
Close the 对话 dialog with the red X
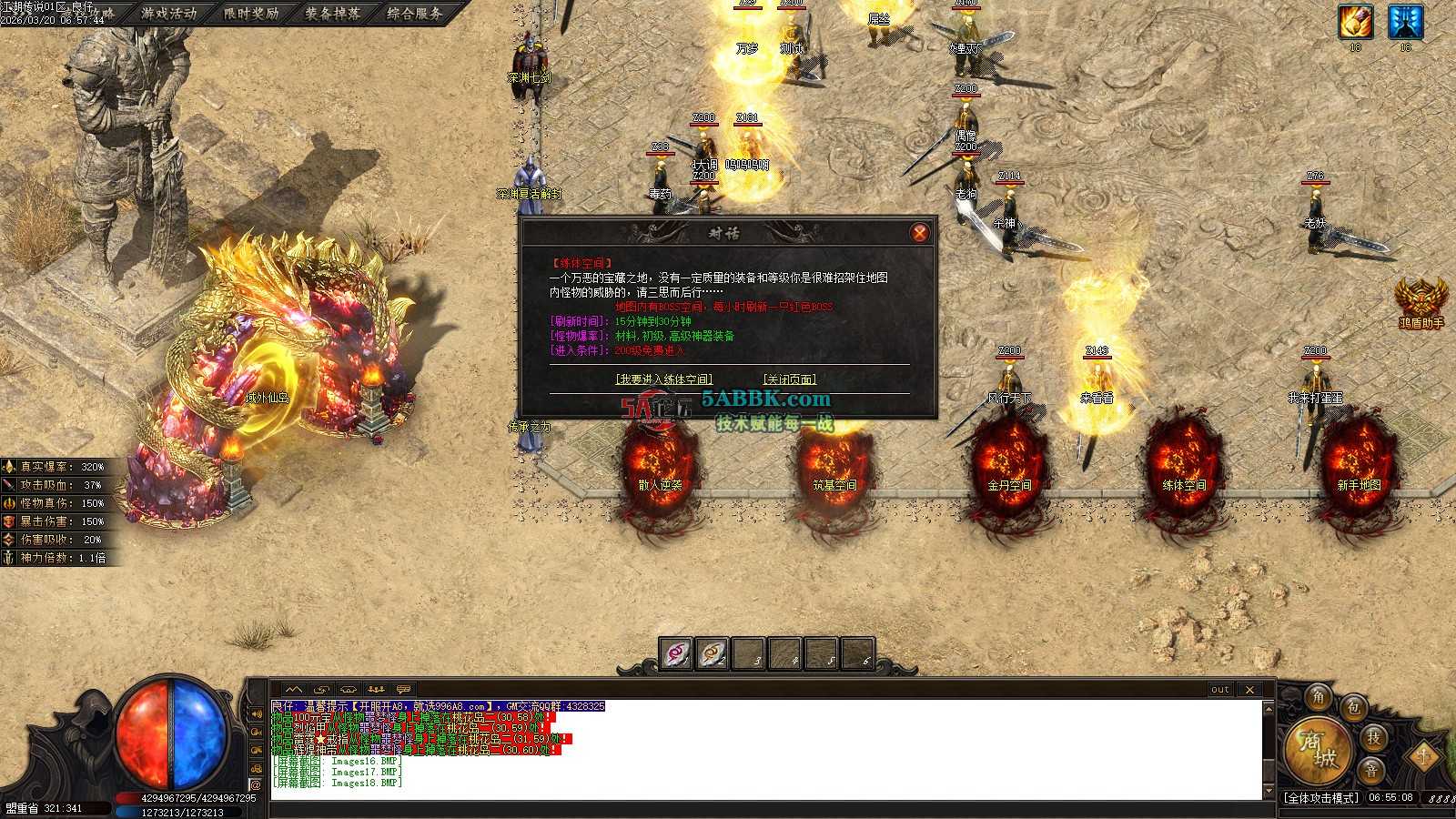919,233
